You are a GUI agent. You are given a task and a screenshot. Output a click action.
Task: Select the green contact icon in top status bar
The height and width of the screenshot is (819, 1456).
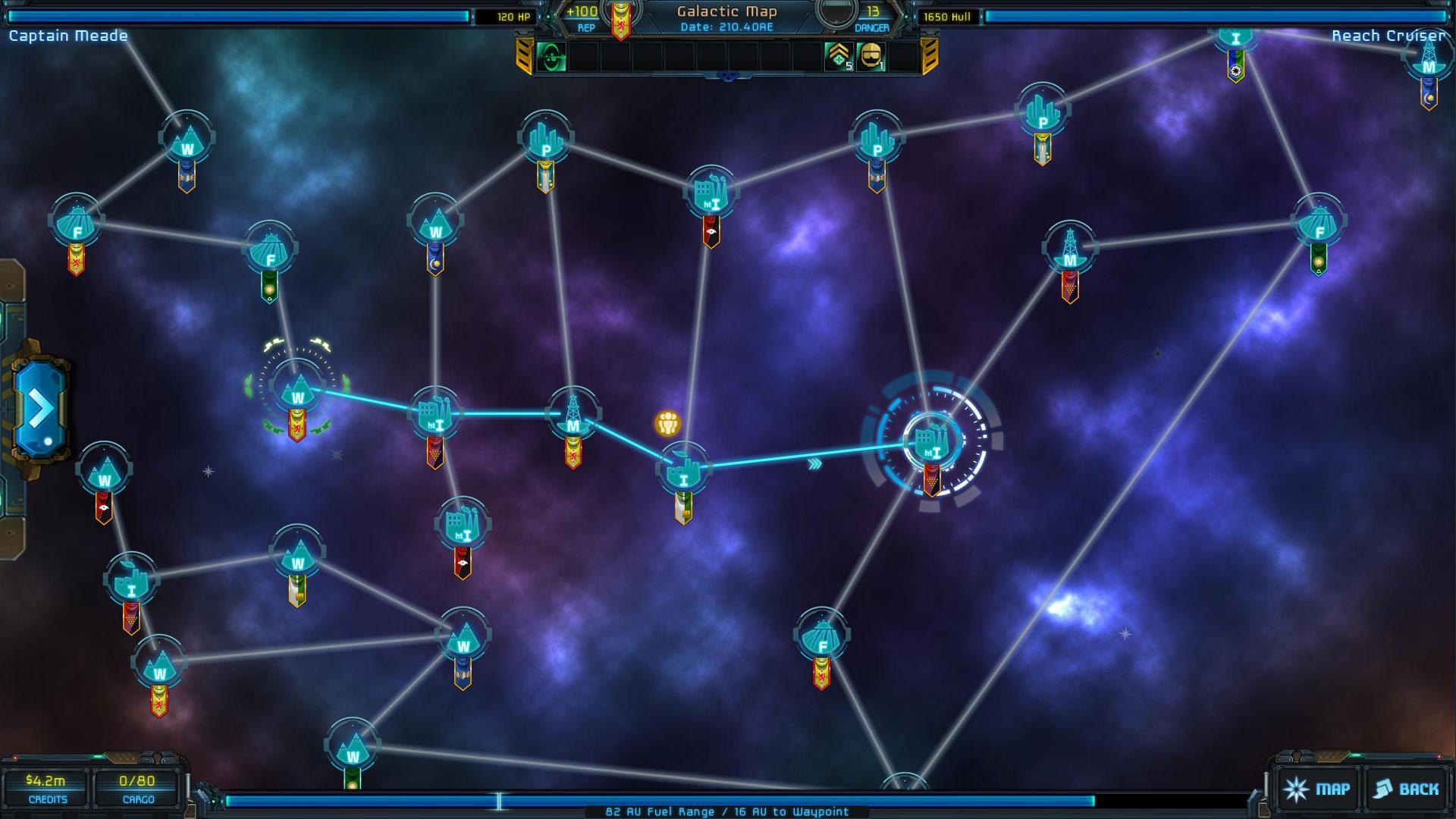coord(553,56)
